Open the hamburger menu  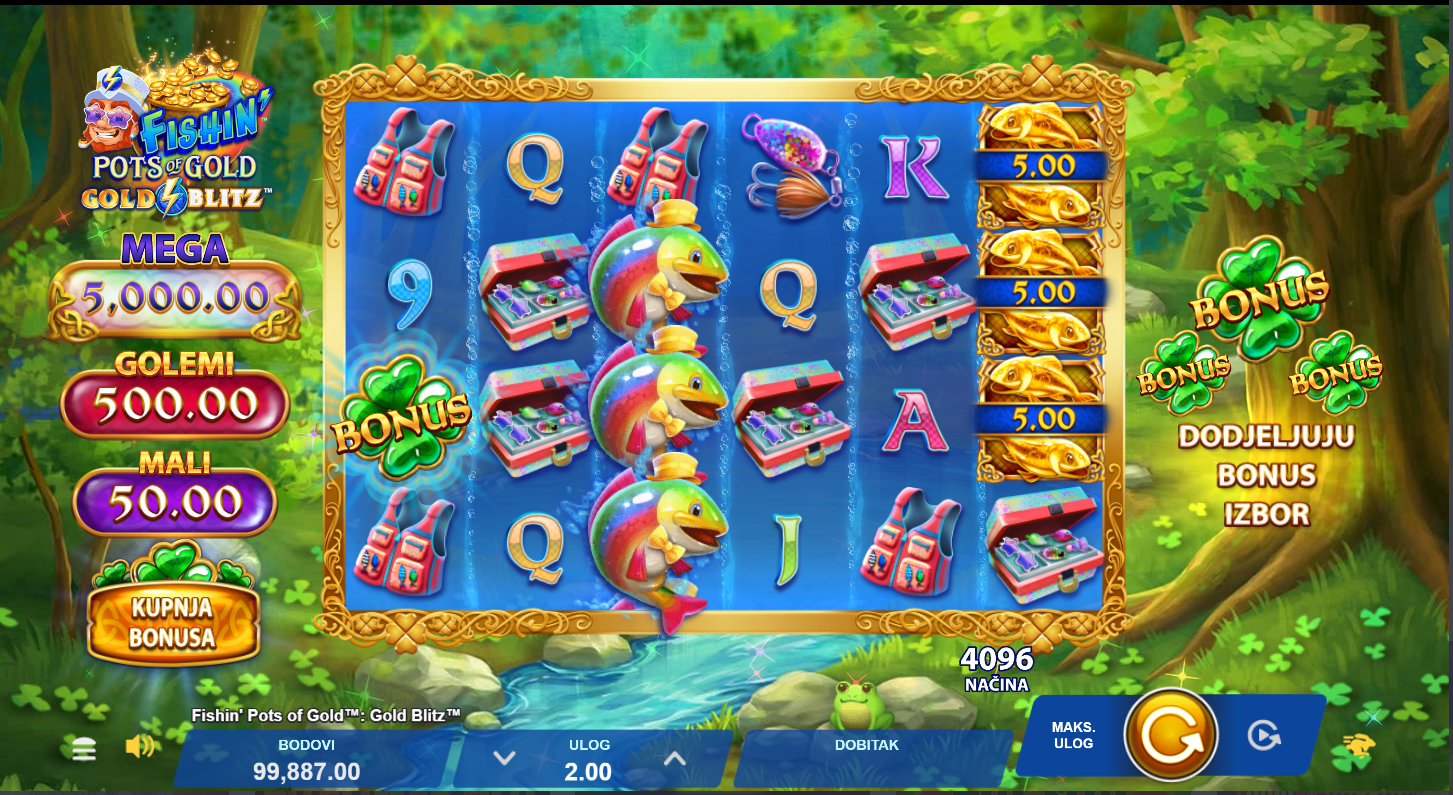coord(84,749)
